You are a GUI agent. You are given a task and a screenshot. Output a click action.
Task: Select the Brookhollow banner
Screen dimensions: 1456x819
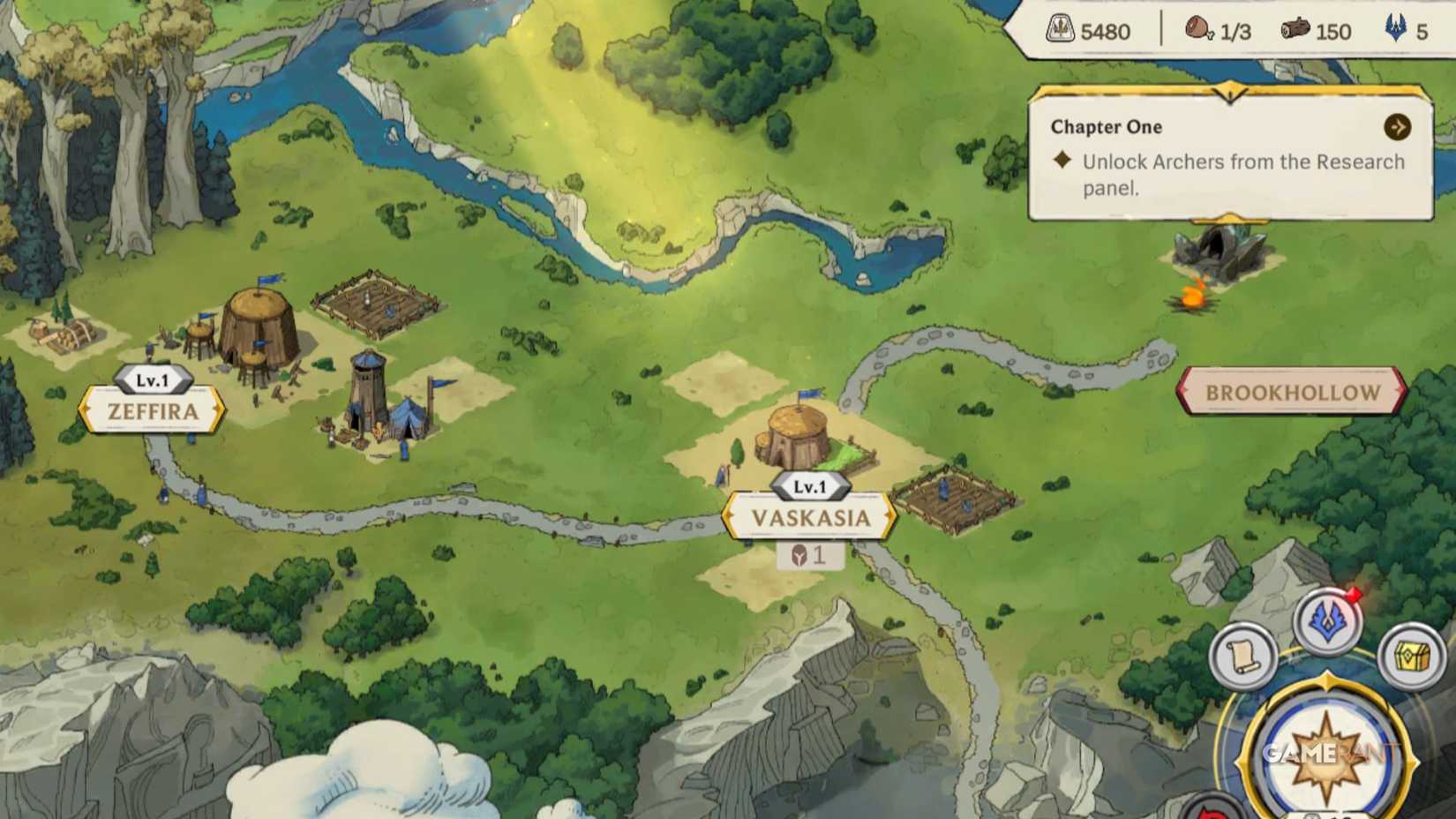coord(1293,390)
